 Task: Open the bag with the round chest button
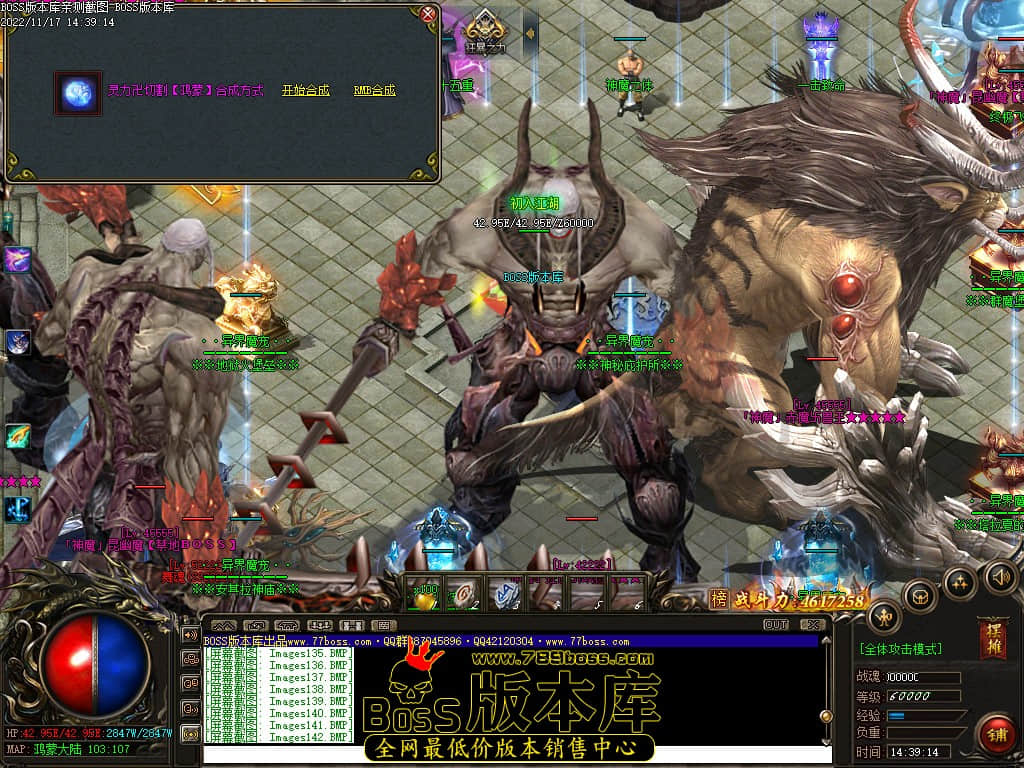click(920, 597)
